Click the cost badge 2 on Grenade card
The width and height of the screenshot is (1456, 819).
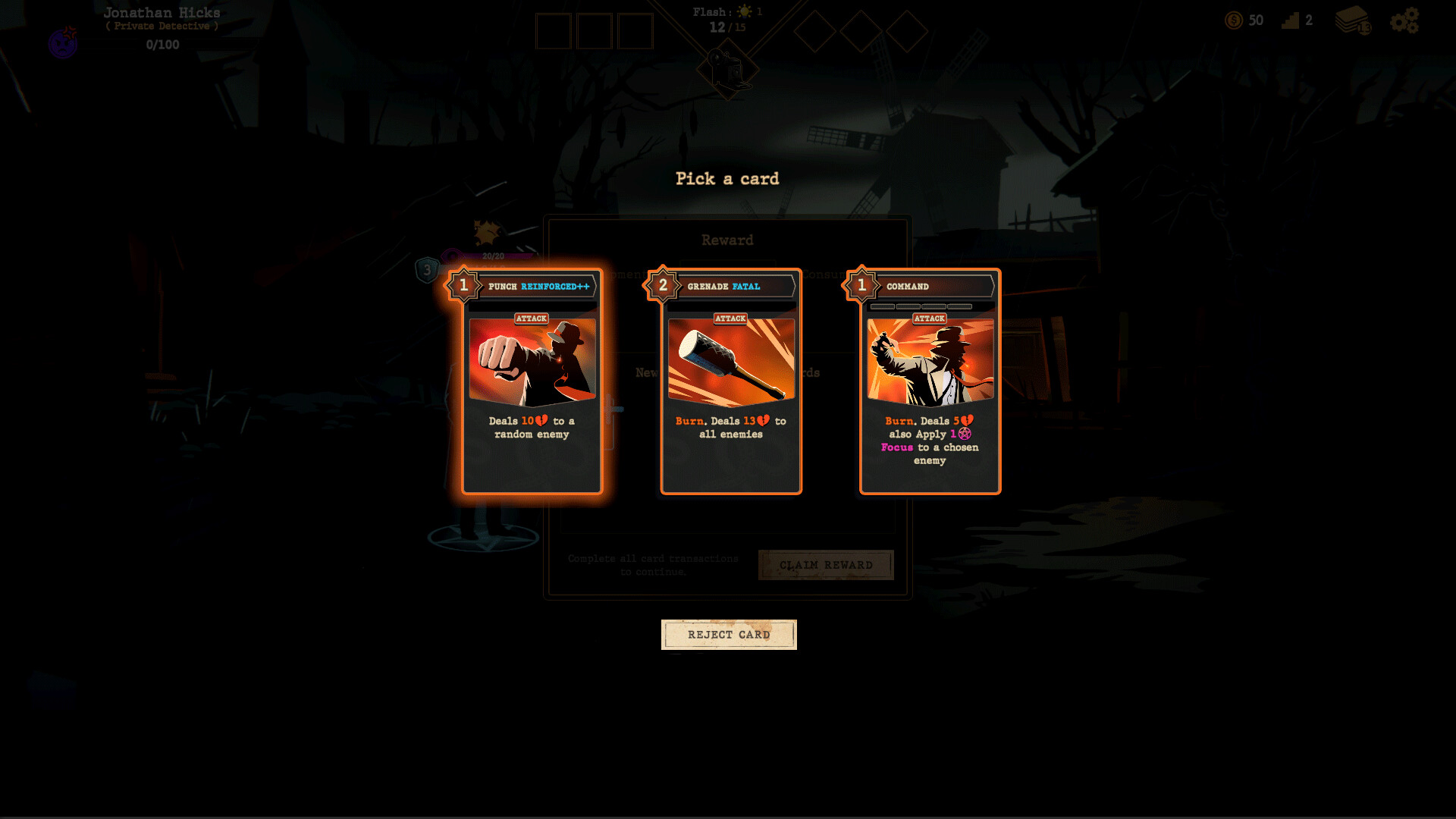[x=663, y=286]
